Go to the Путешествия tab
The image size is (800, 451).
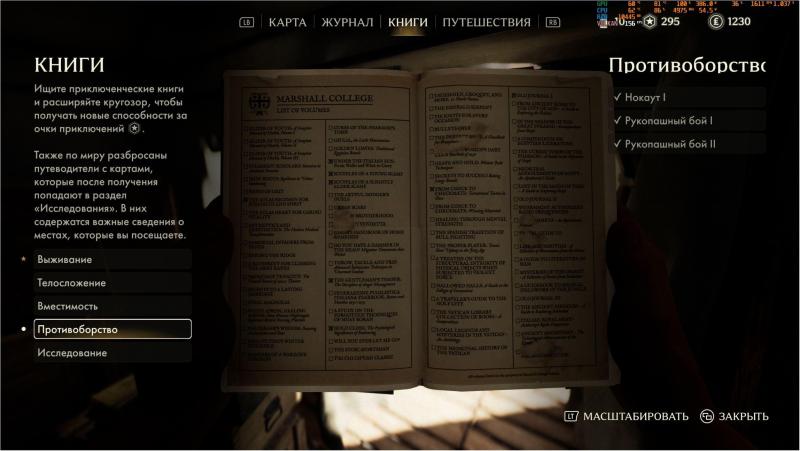point(484,22)
